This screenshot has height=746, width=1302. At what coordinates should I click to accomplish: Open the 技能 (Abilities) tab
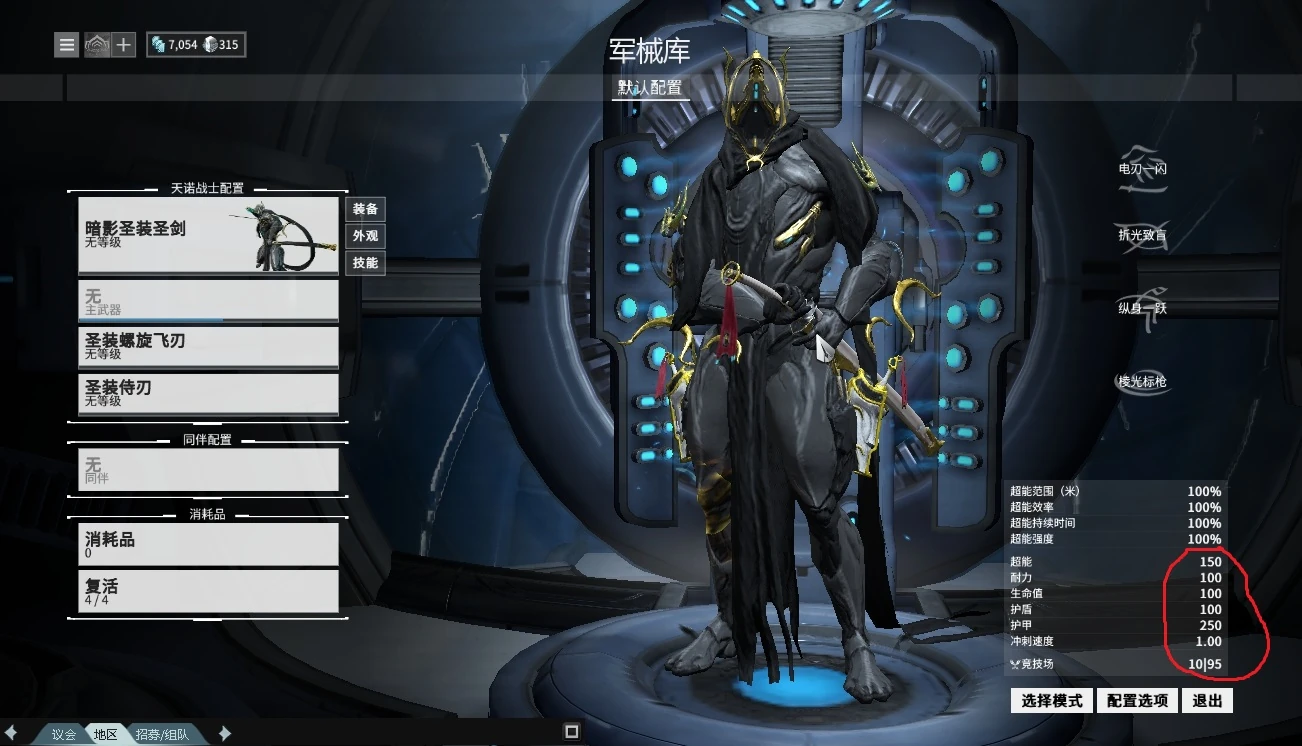(364, 263)
